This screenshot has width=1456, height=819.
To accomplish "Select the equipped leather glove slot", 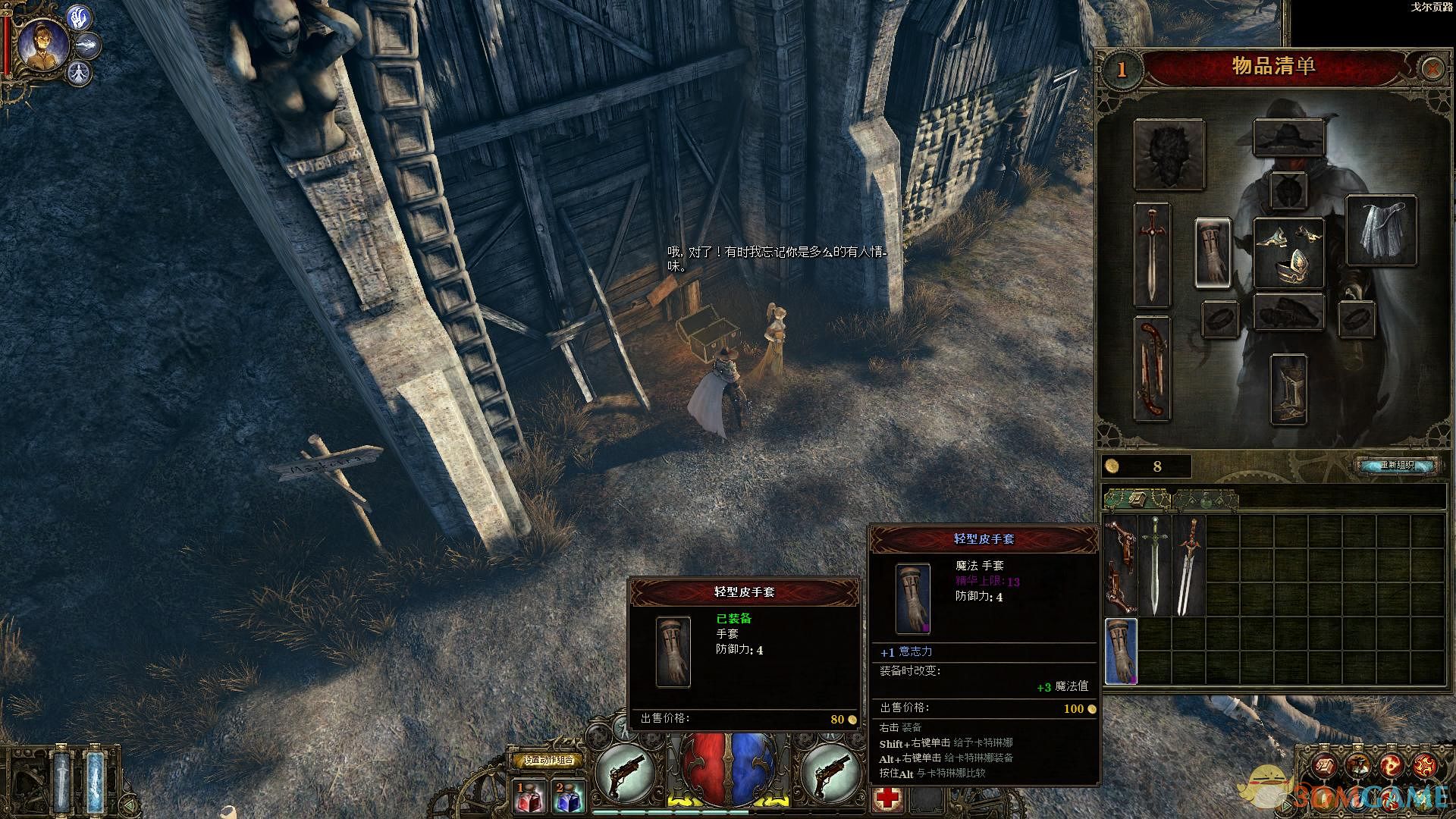I will click(x=1213, y=253).
